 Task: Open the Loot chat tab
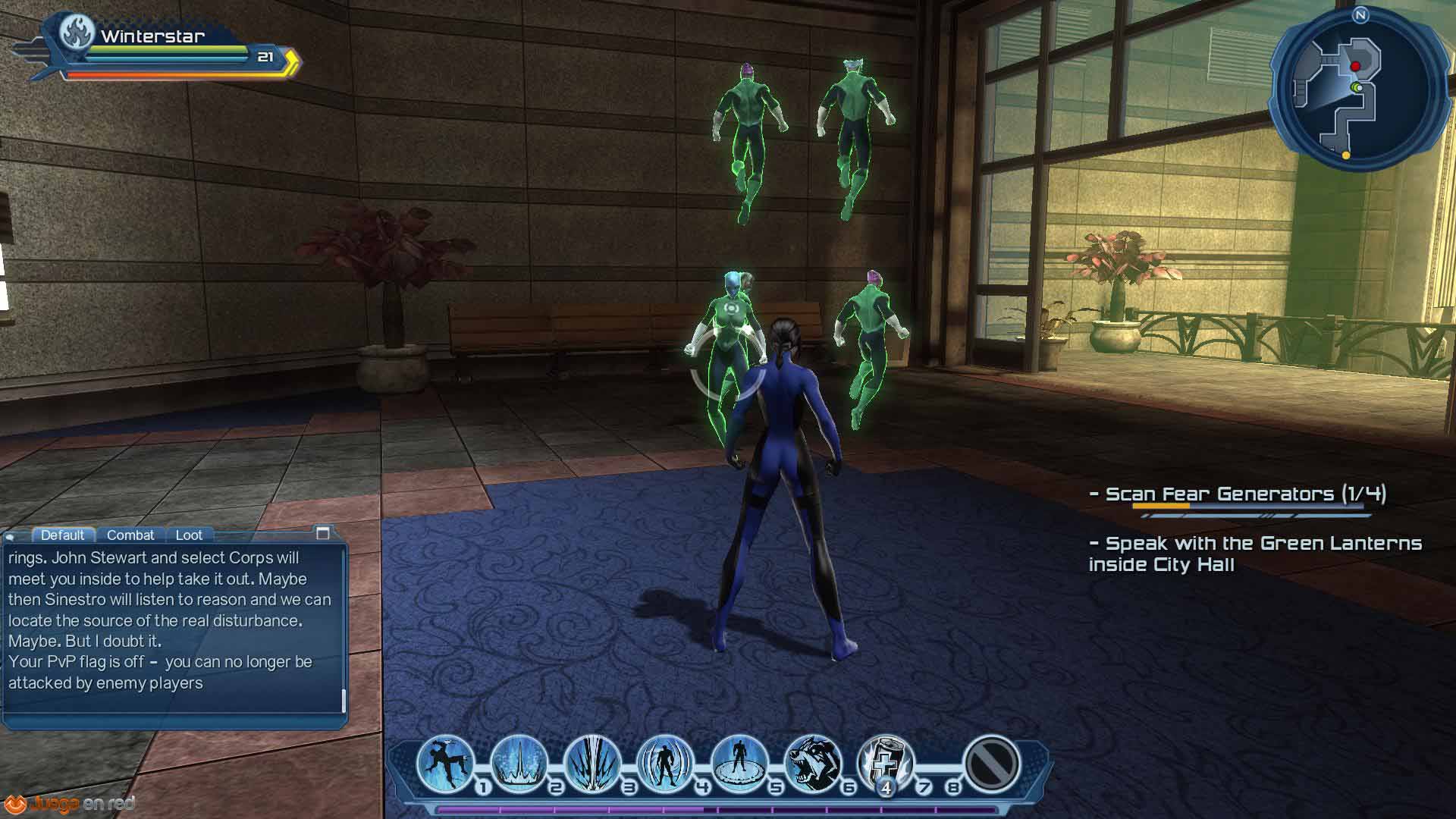coord(189,535)
